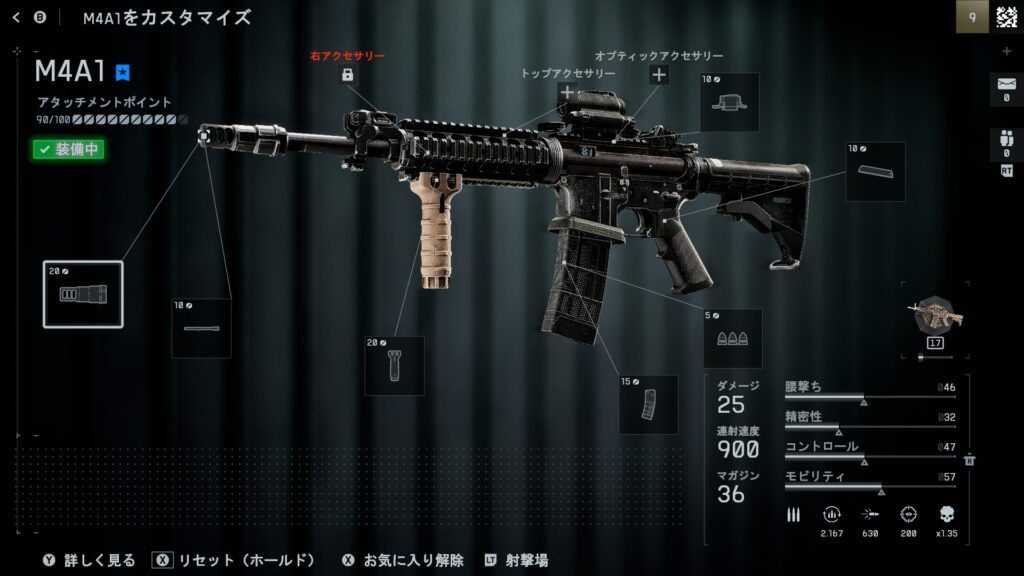Click the player profile avatar

(1007, 17)
